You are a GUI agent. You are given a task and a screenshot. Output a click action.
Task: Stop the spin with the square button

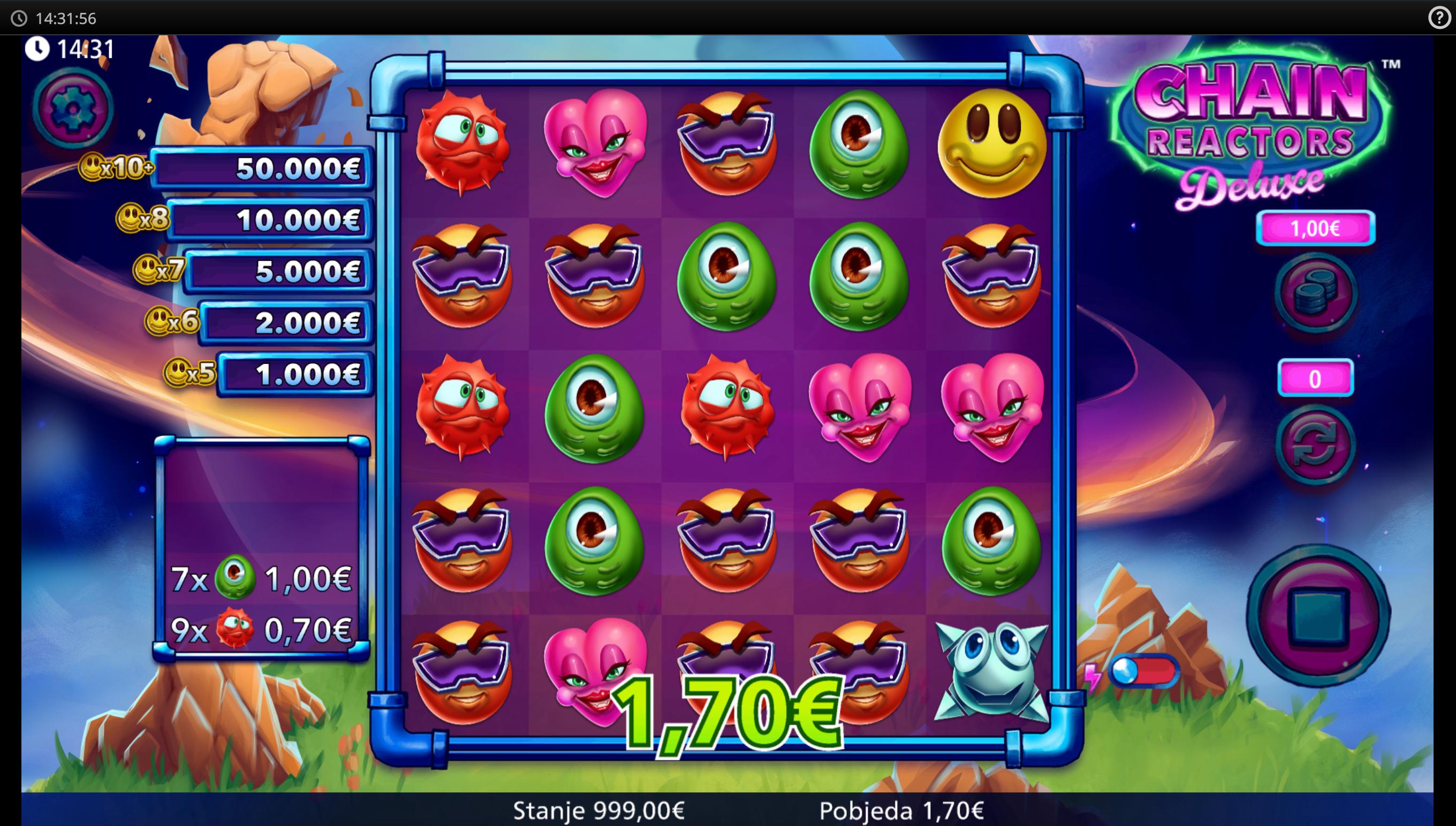(x=1318, y=616)
